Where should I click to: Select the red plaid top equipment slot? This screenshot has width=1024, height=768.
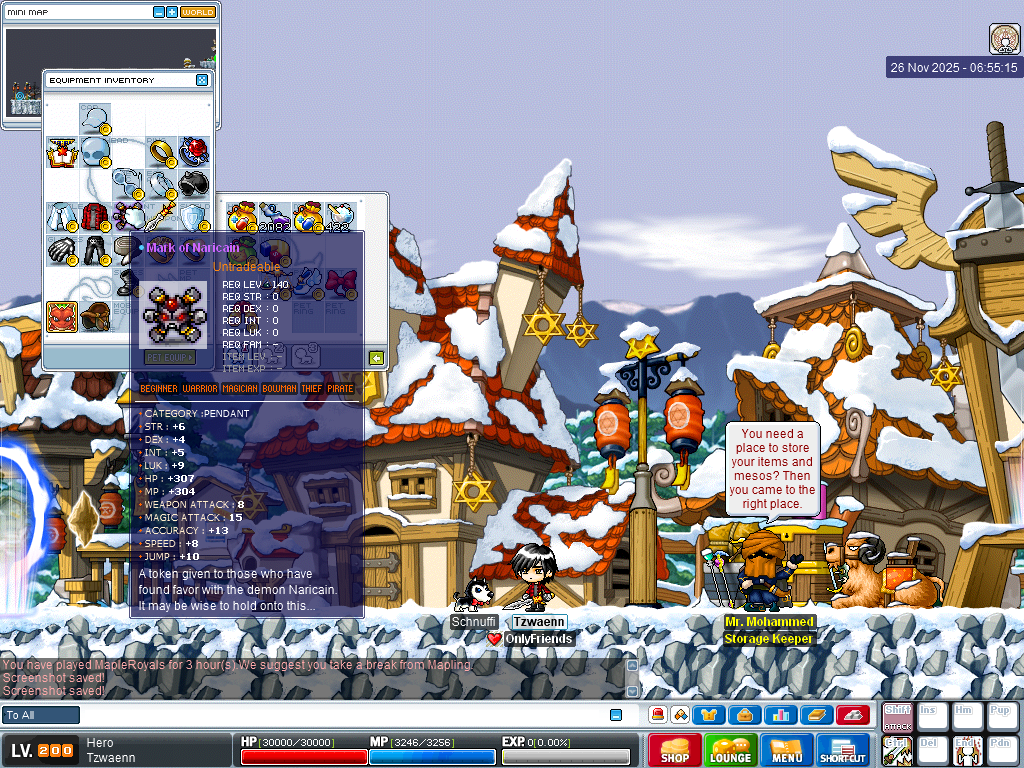96,216
